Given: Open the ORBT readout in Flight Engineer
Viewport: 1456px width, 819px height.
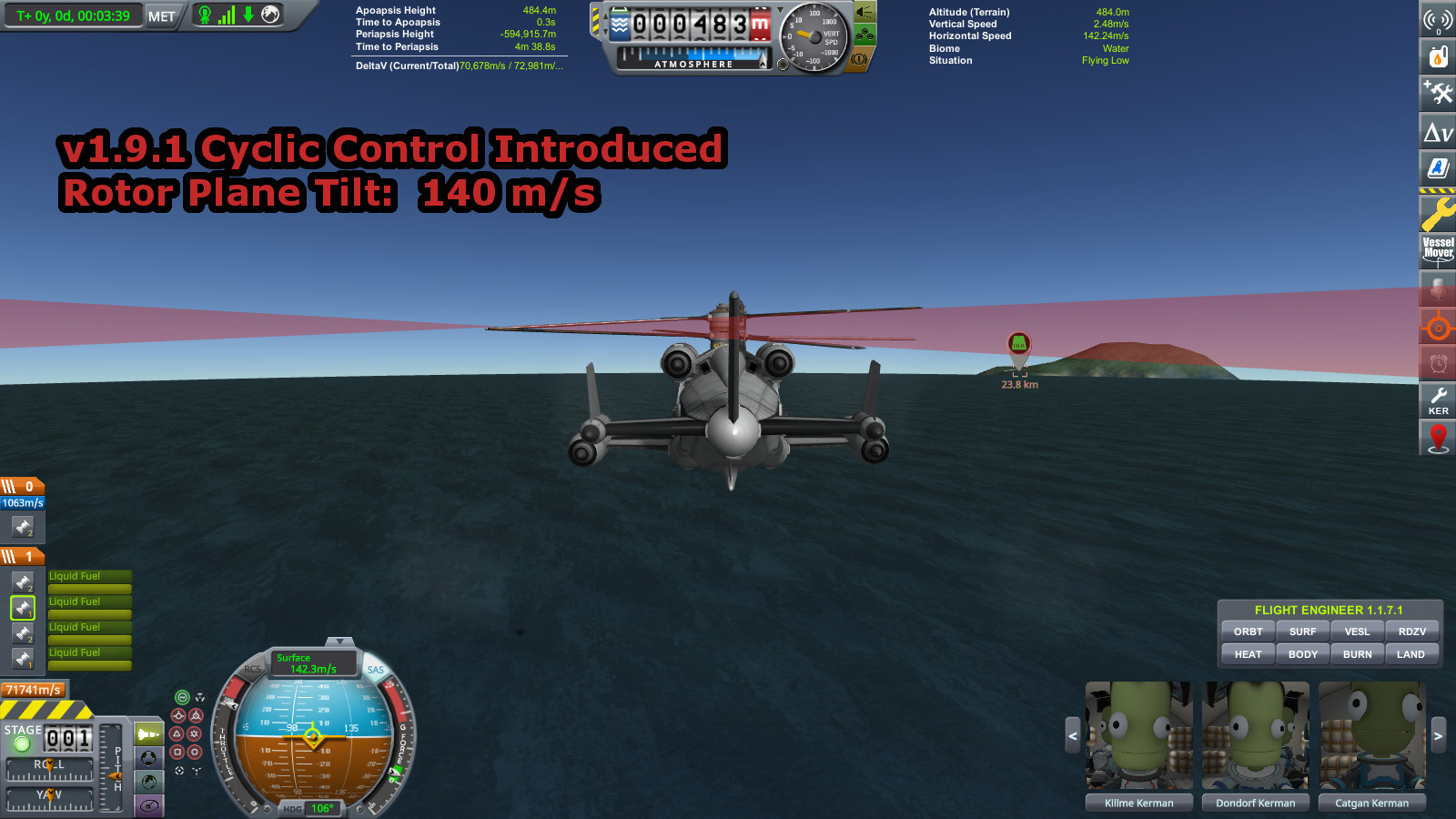Looking at the screenshot, I should coord(1248,632).
